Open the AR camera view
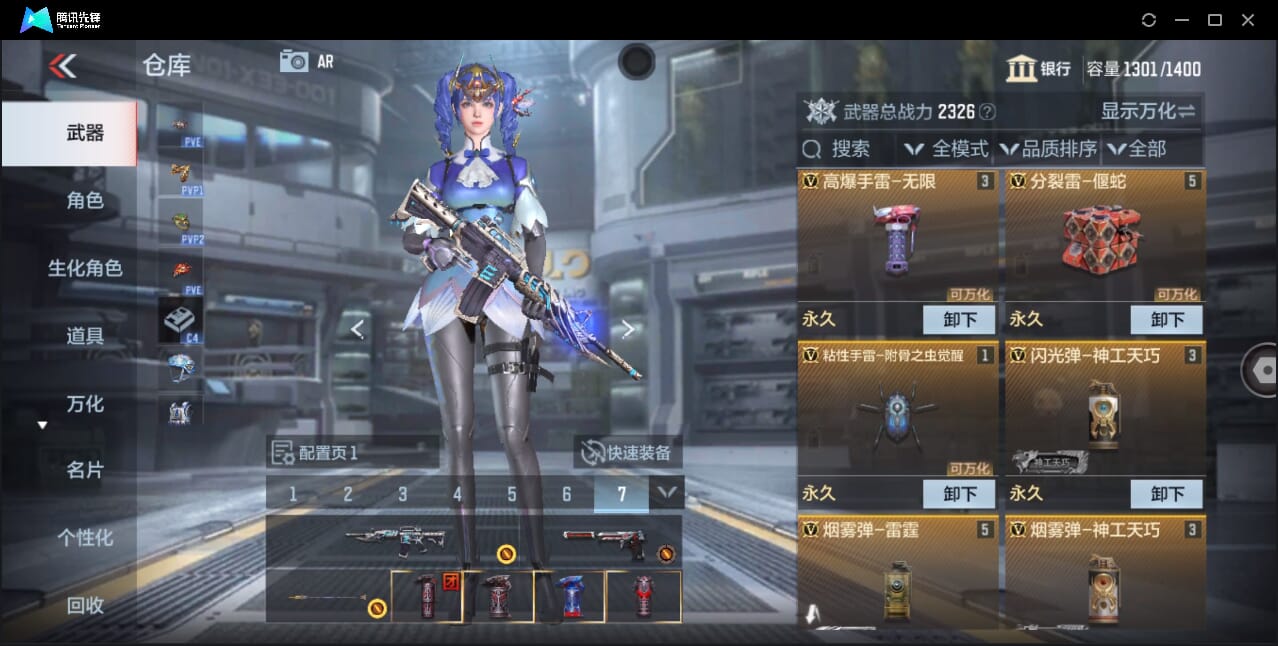The height and width of the screenshot is (646, 1278). coord(306,61)
